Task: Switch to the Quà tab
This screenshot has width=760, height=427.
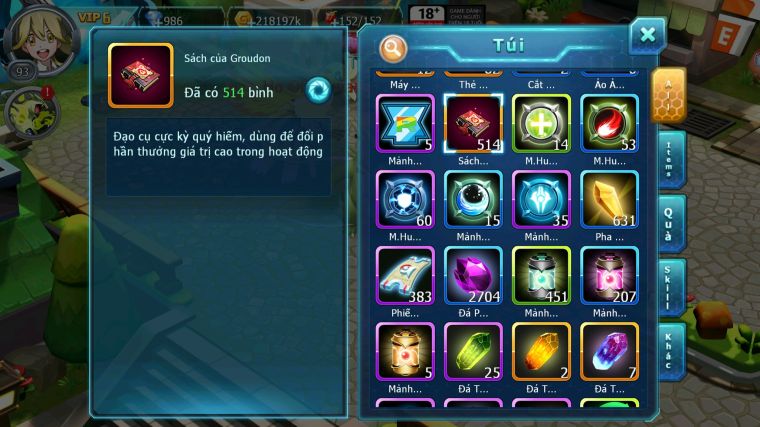Action: [669, 221]
